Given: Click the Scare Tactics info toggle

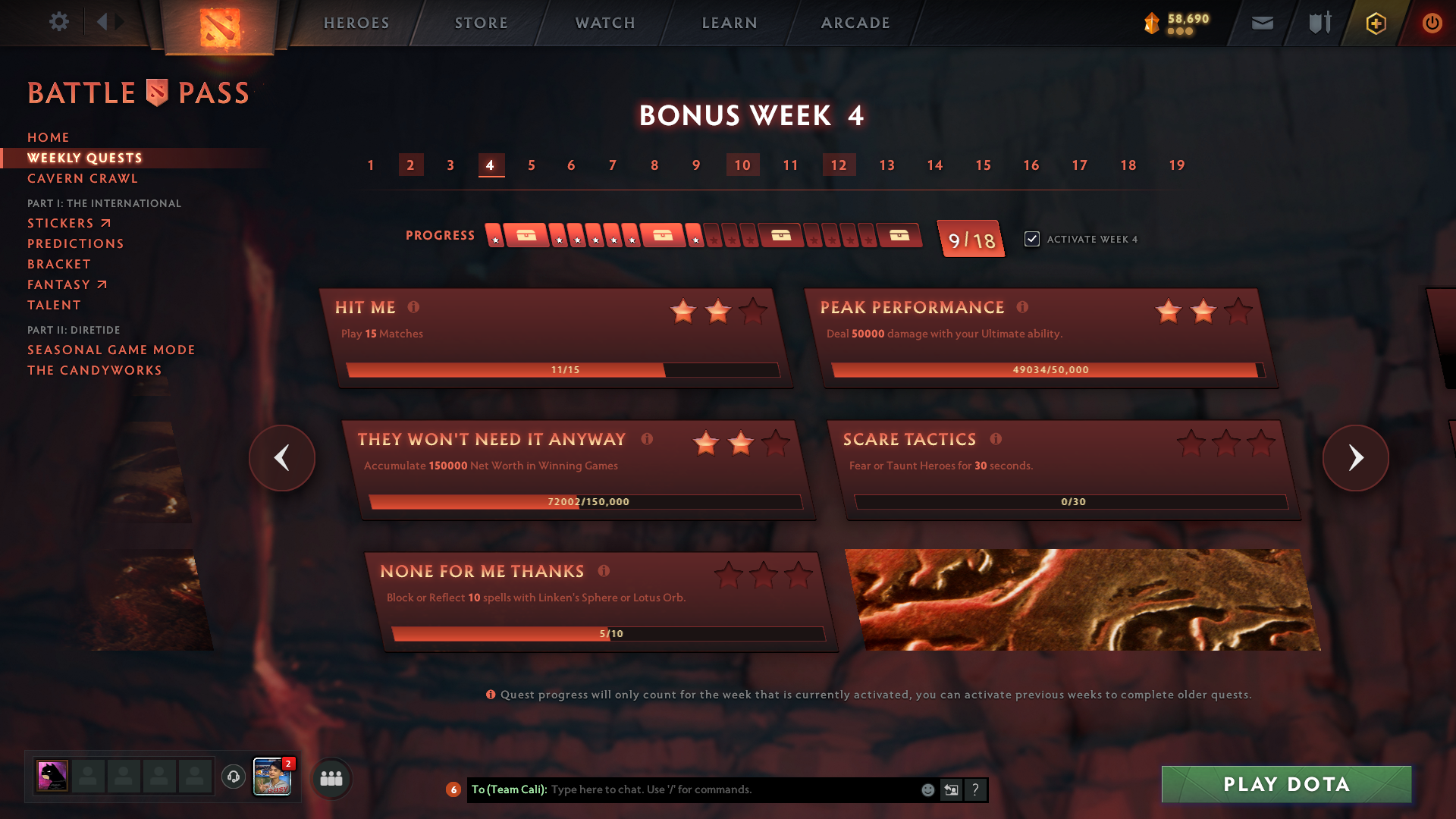Looking at the screenshot, I should pos(996,438).
